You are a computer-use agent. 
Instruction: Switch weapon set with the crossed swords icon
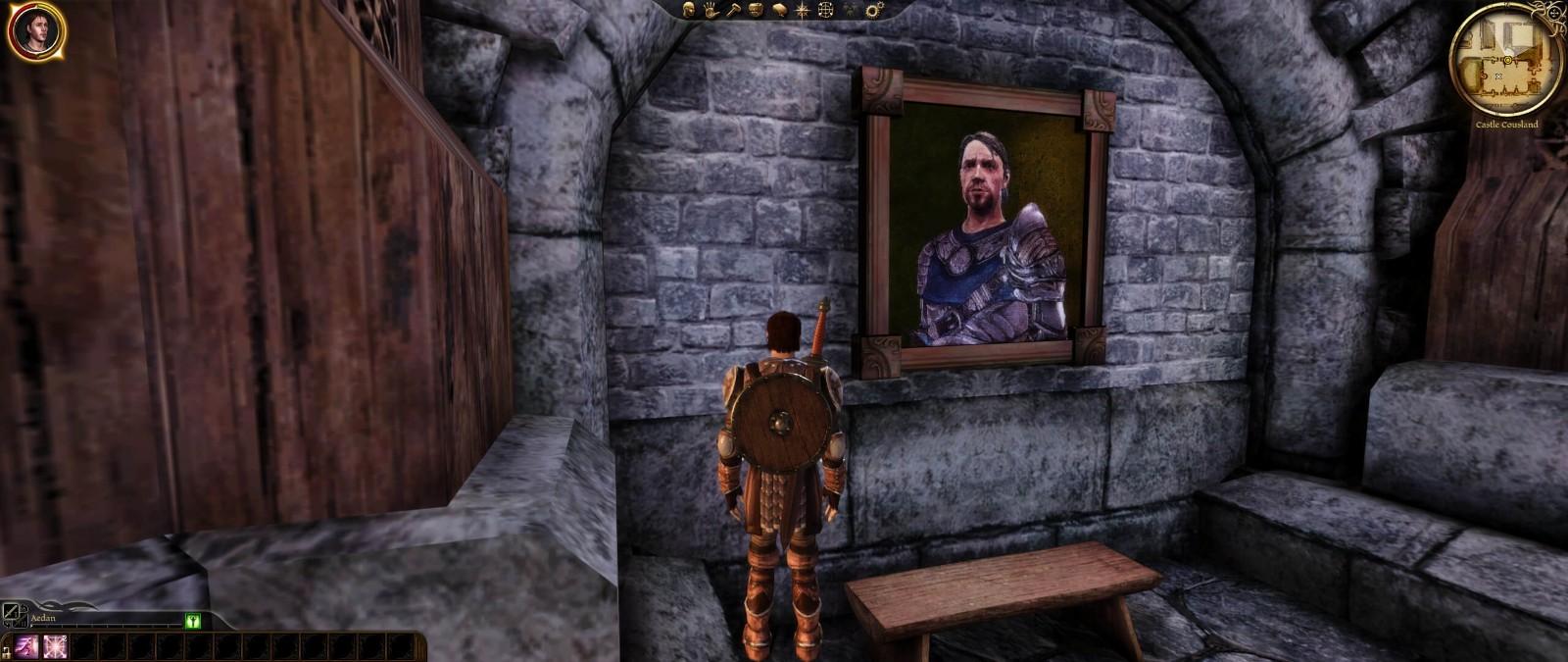click(x=13, y=614)
